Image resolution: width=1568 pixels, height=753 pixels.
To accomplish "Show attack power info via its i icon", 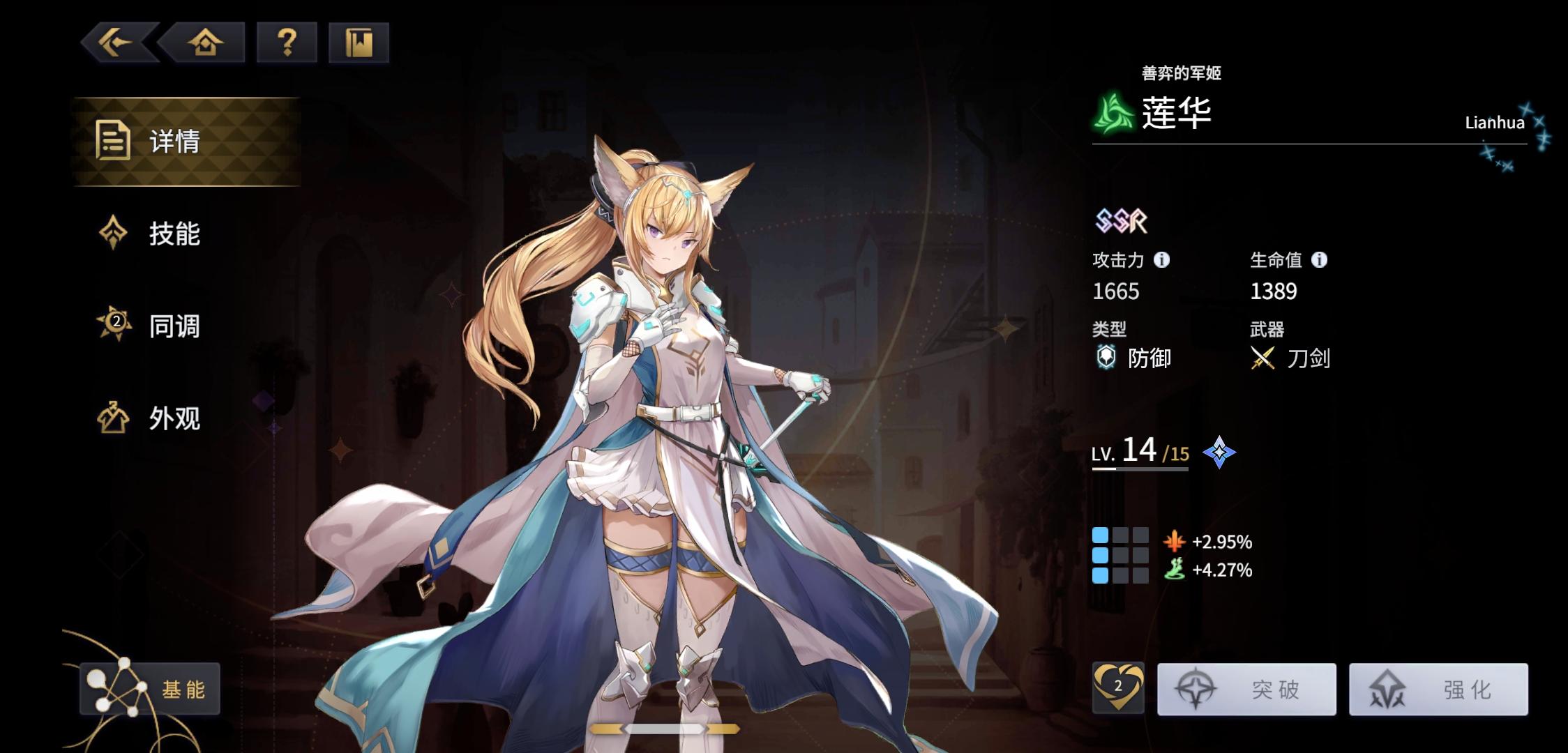I will [x=1161, y=259].
